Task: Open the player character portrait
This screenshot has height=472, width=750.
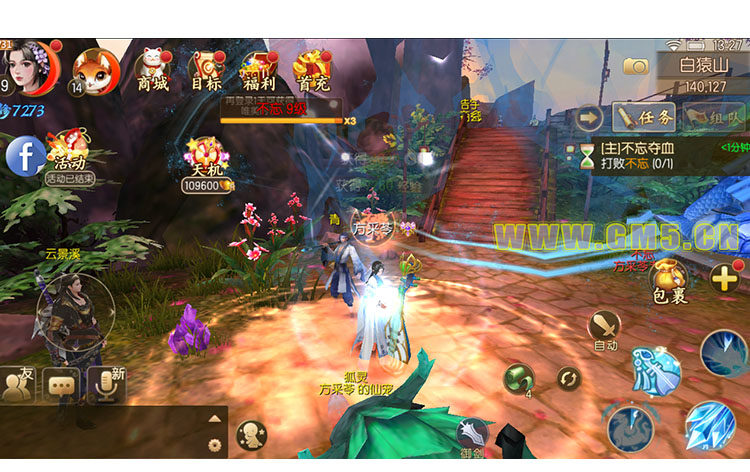Action: (x=30, y=68)
